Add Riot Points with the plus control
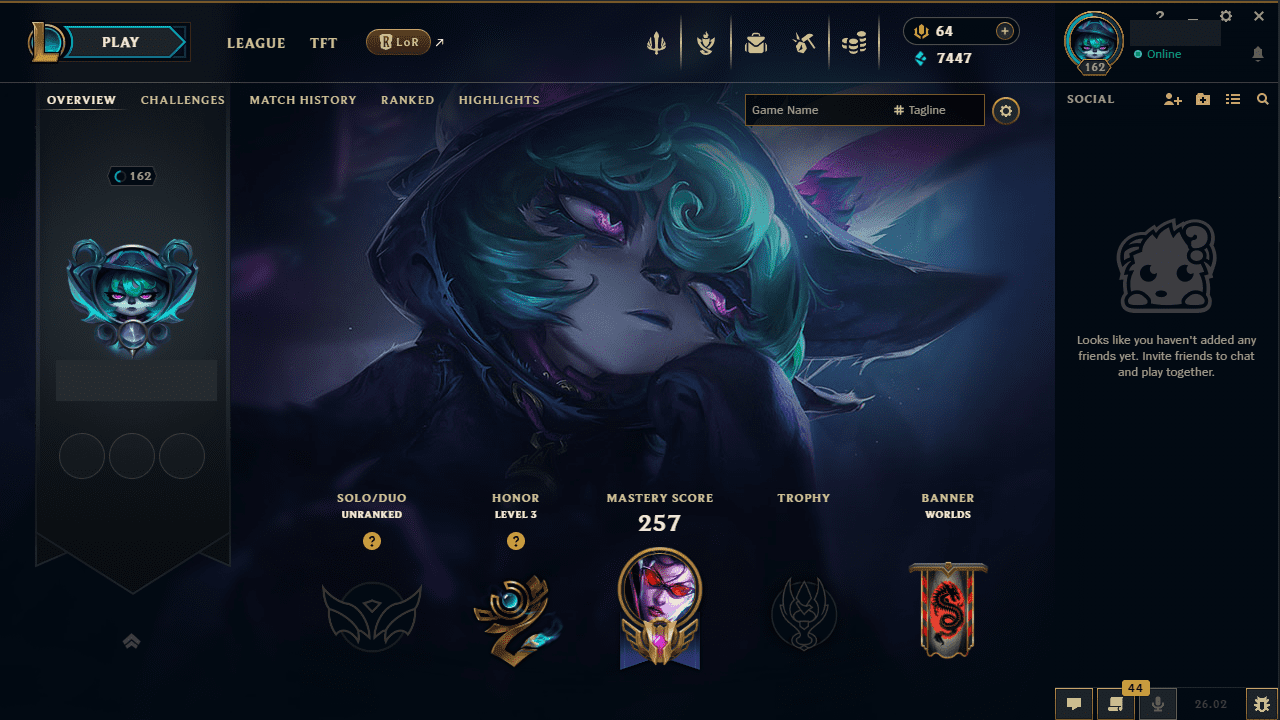1280x720 pixels. pyautogui.click(x=1003, y=31)
